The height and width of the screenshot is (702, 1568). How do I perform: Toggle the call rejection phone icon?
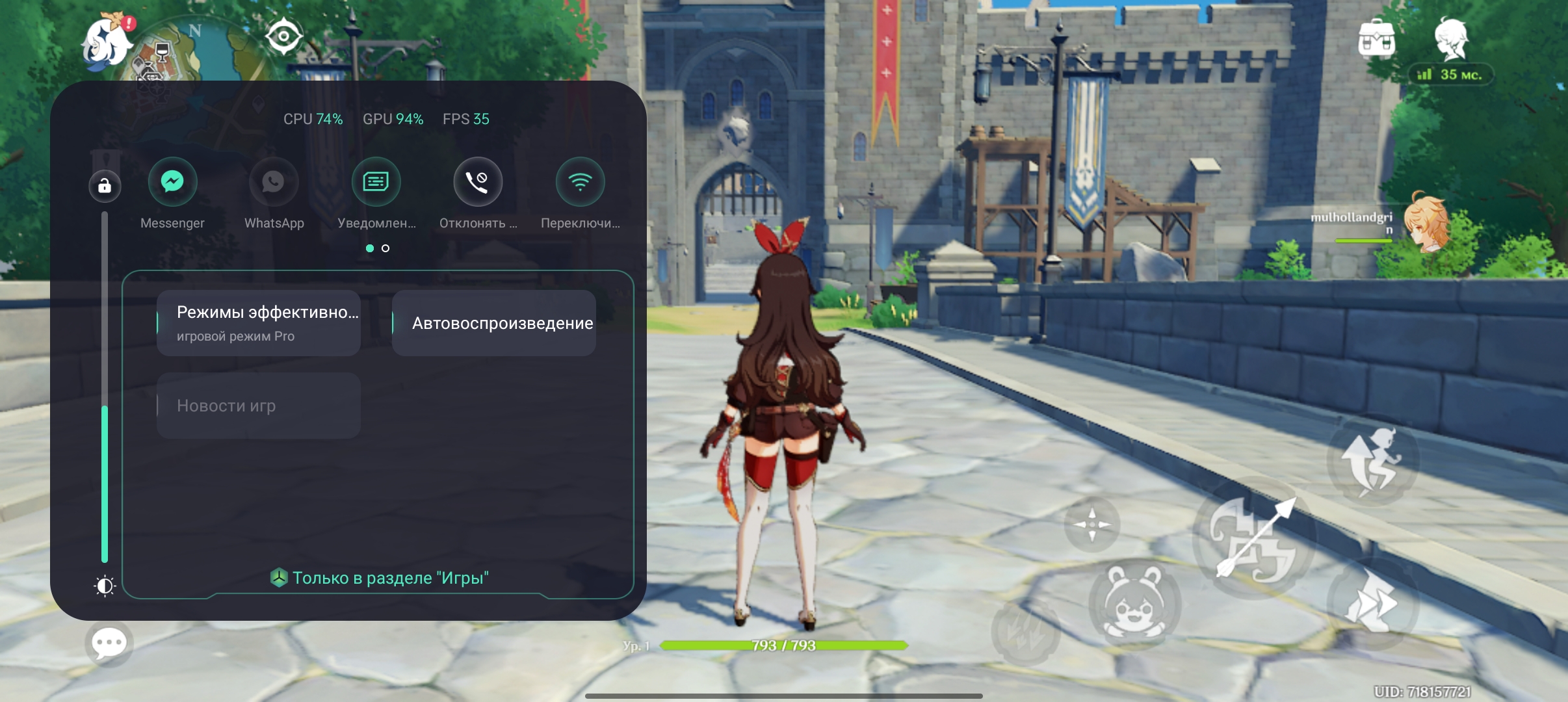point(478,181)
